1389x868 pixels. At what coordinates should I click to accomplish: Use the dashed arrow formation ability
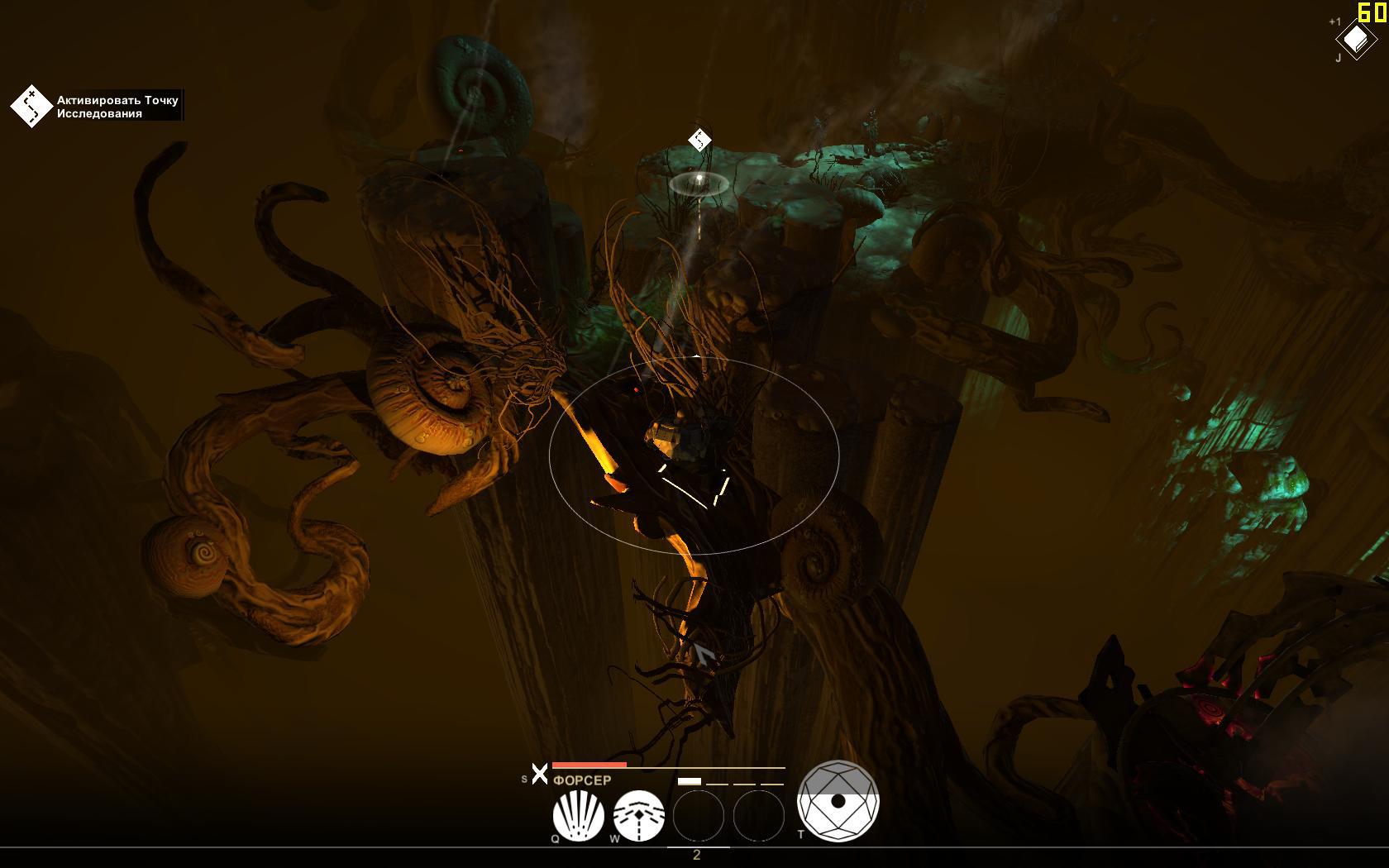(638, 815)
